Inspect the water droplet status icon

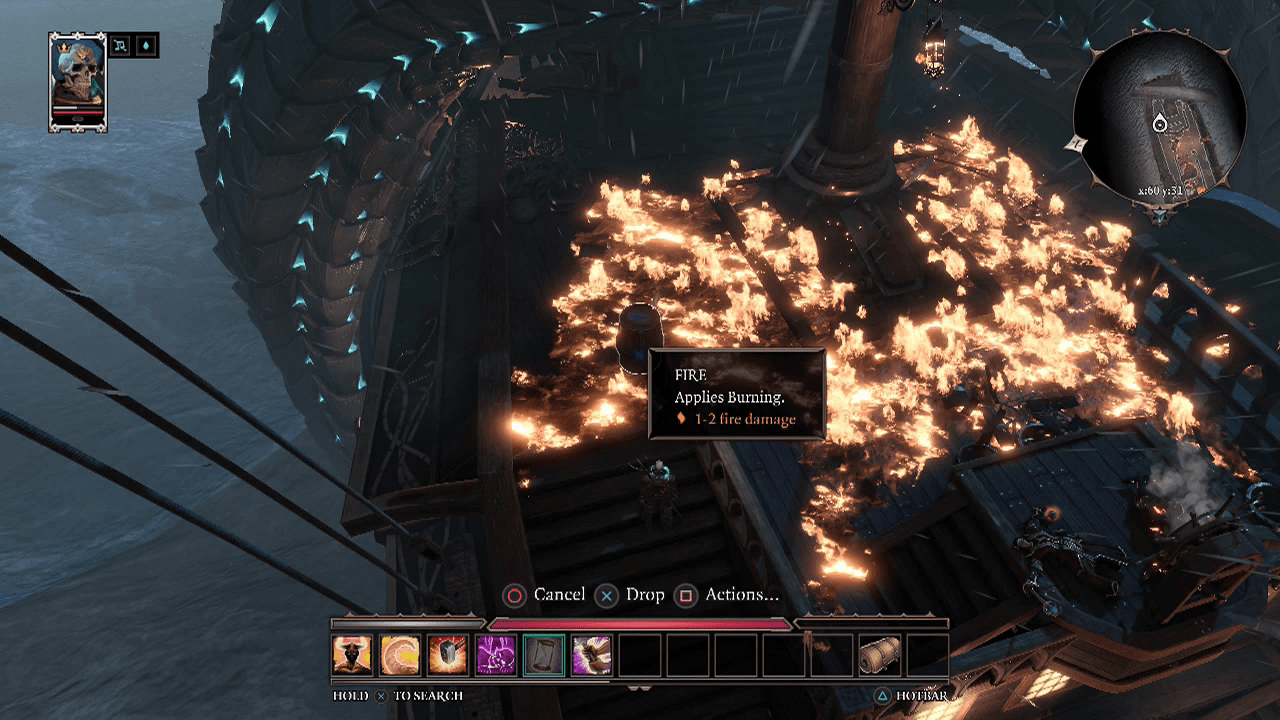tap(146, 45)
